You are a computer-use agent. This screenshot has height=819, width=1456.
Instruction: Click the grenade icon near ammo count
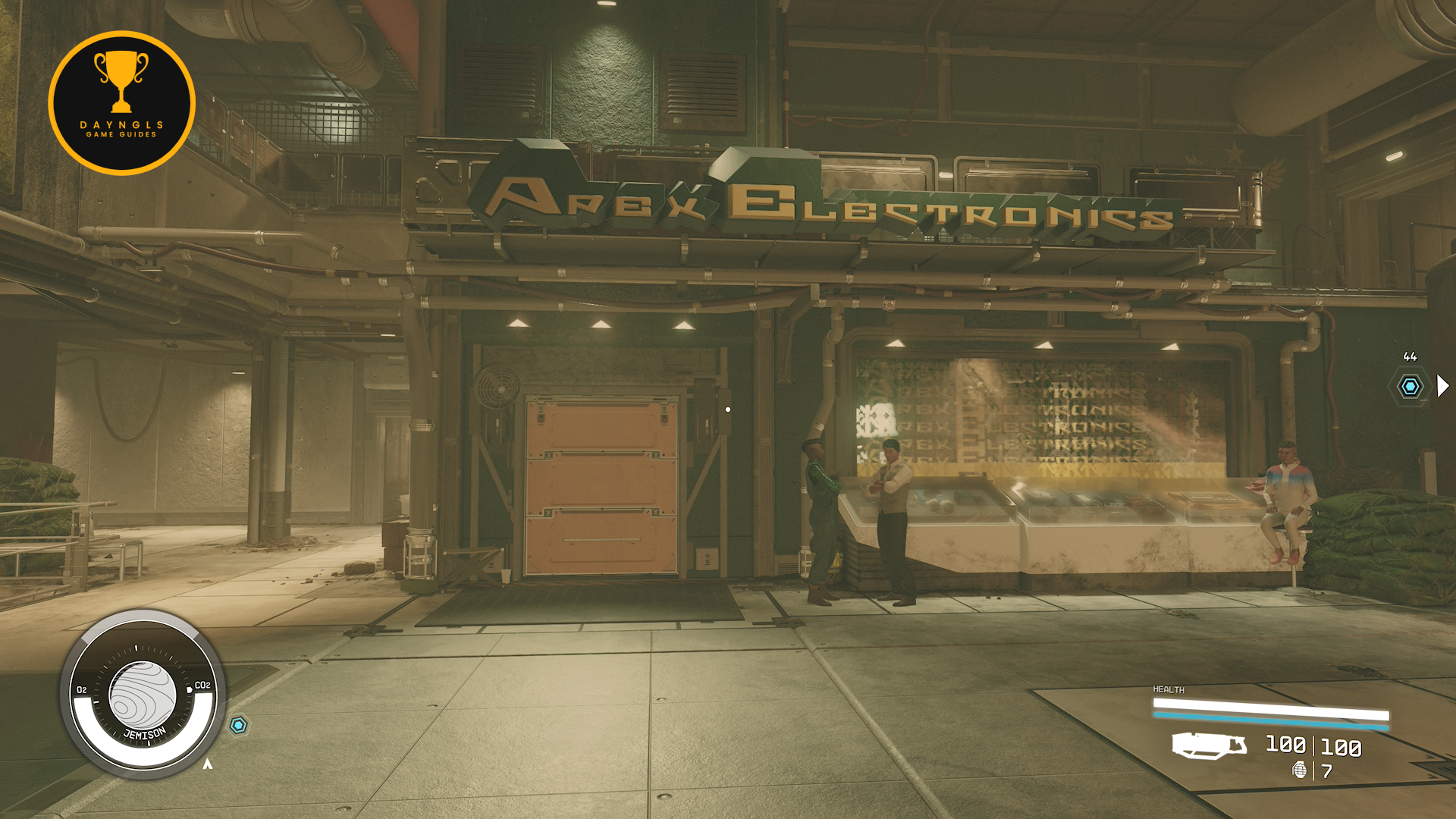(1300, 770)
